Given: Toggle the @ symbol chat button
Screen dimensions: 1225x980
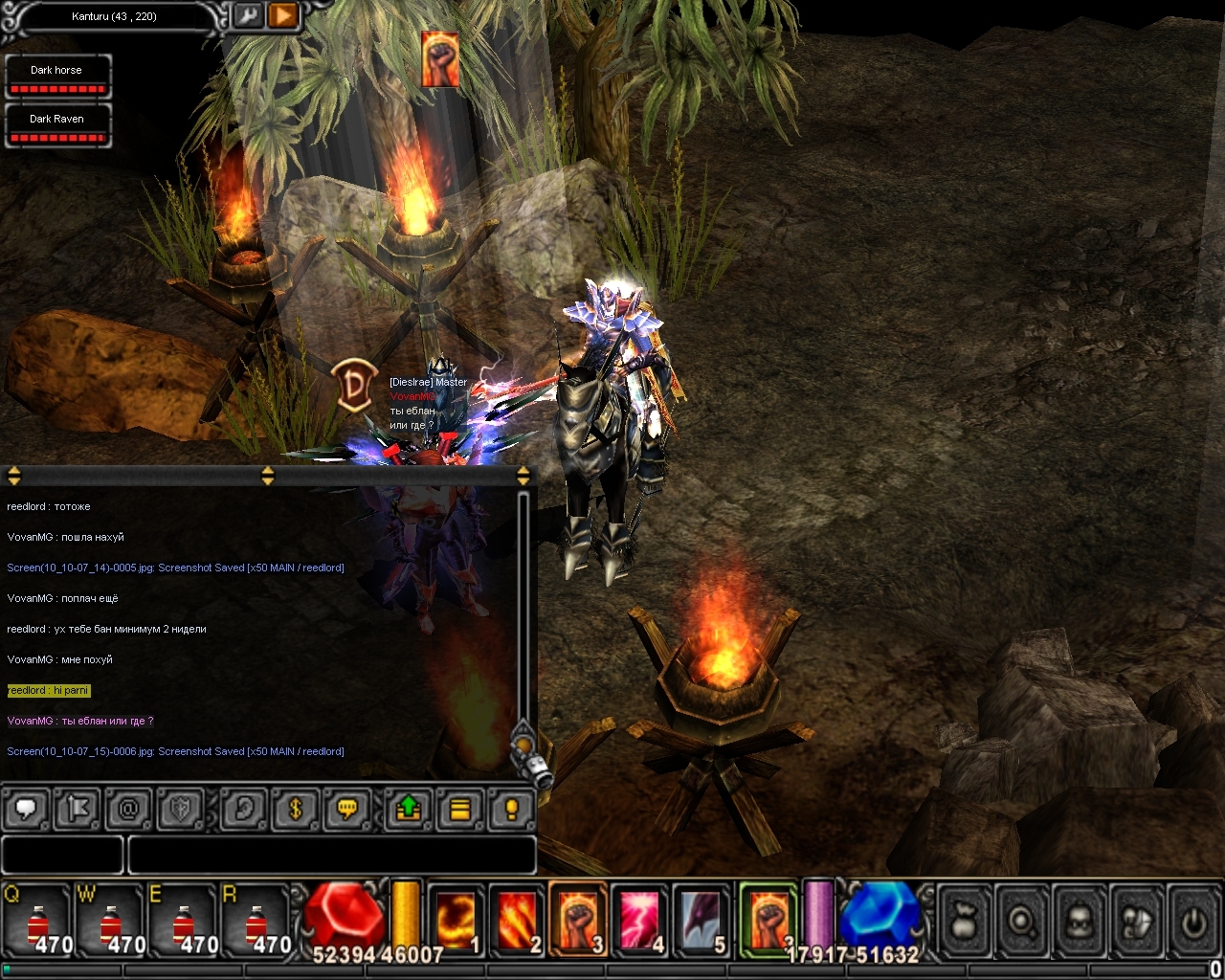Looking at the screenshot, I should click(127, 810).
